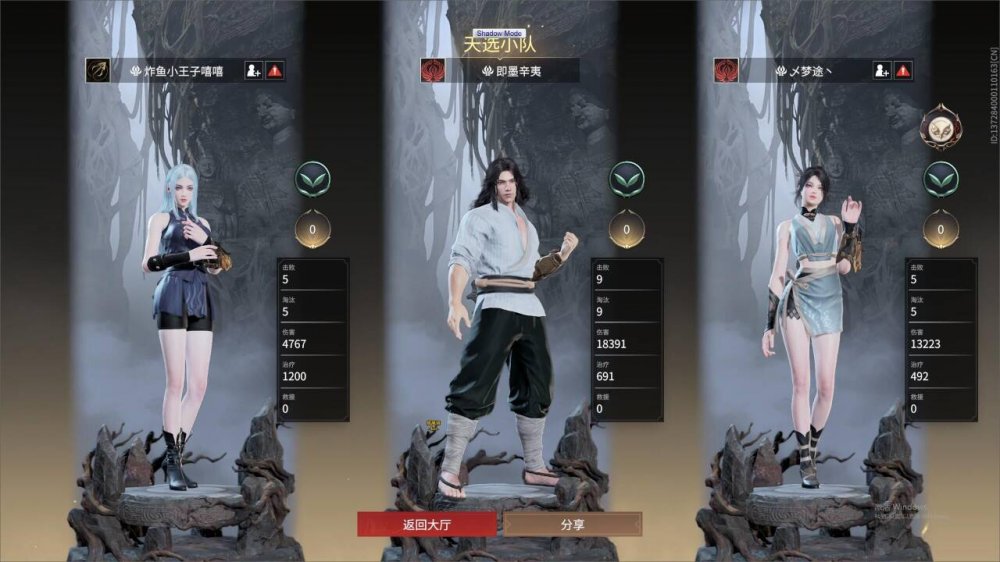Inspect the gold medal badge above メ梦途丶's stats

pyautogui.click(x=941, y=126)
